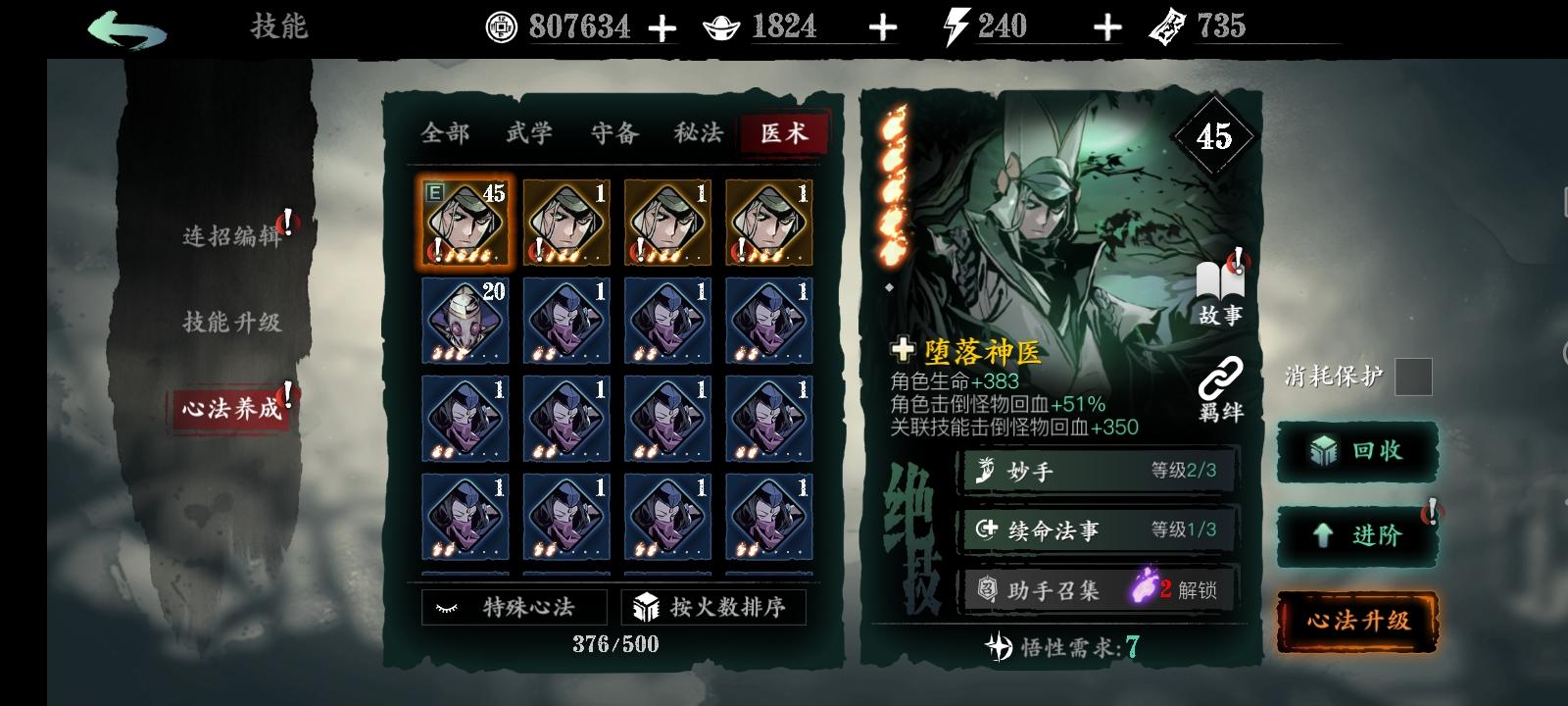
Task: Click the 悟性需求 star icon
Action: tap(999, 647)
